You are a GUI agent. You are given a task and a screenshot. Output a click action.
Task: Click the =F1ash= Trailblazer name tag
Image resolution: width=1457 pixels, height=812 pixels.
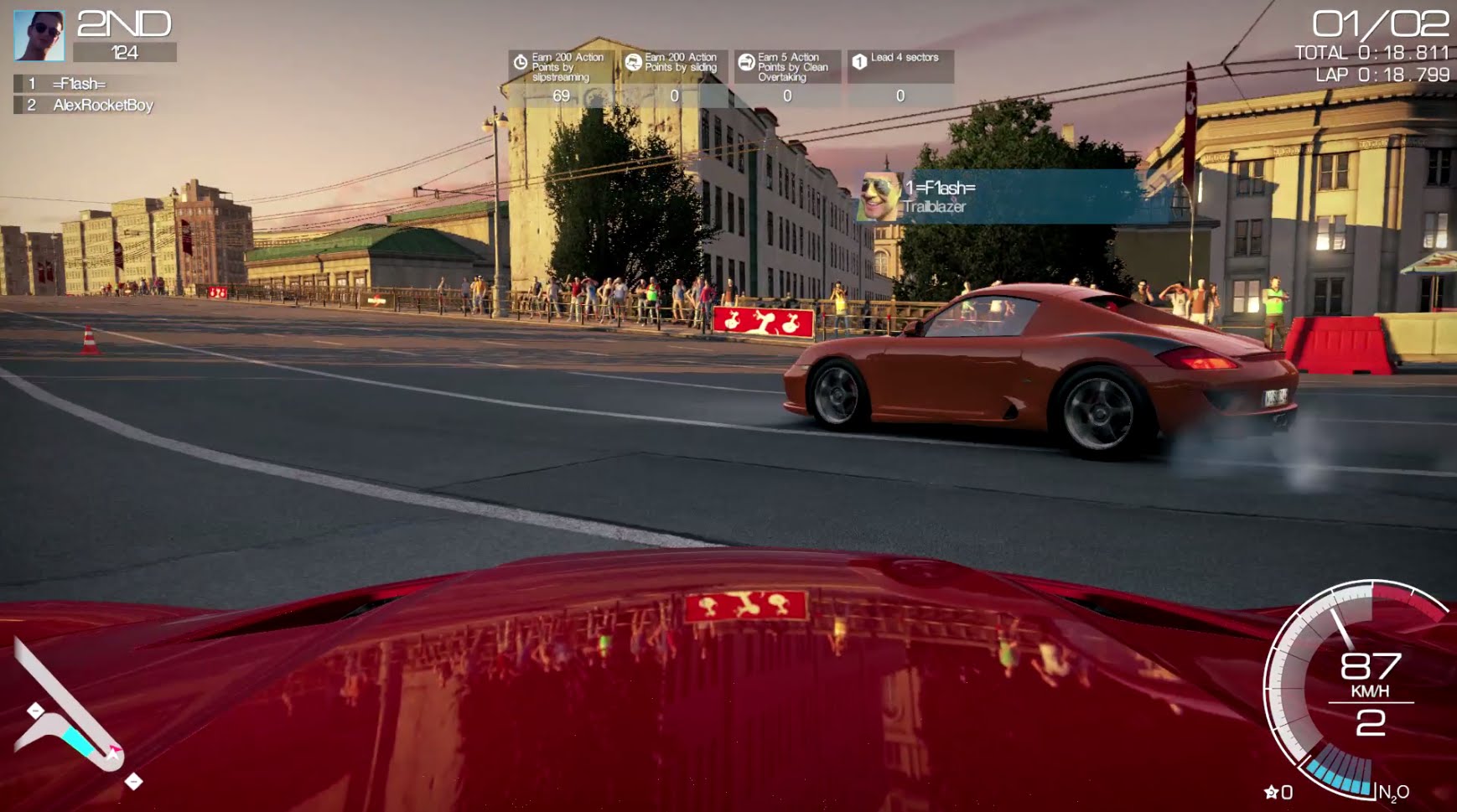pyautogui.click(x=998, y=197)
